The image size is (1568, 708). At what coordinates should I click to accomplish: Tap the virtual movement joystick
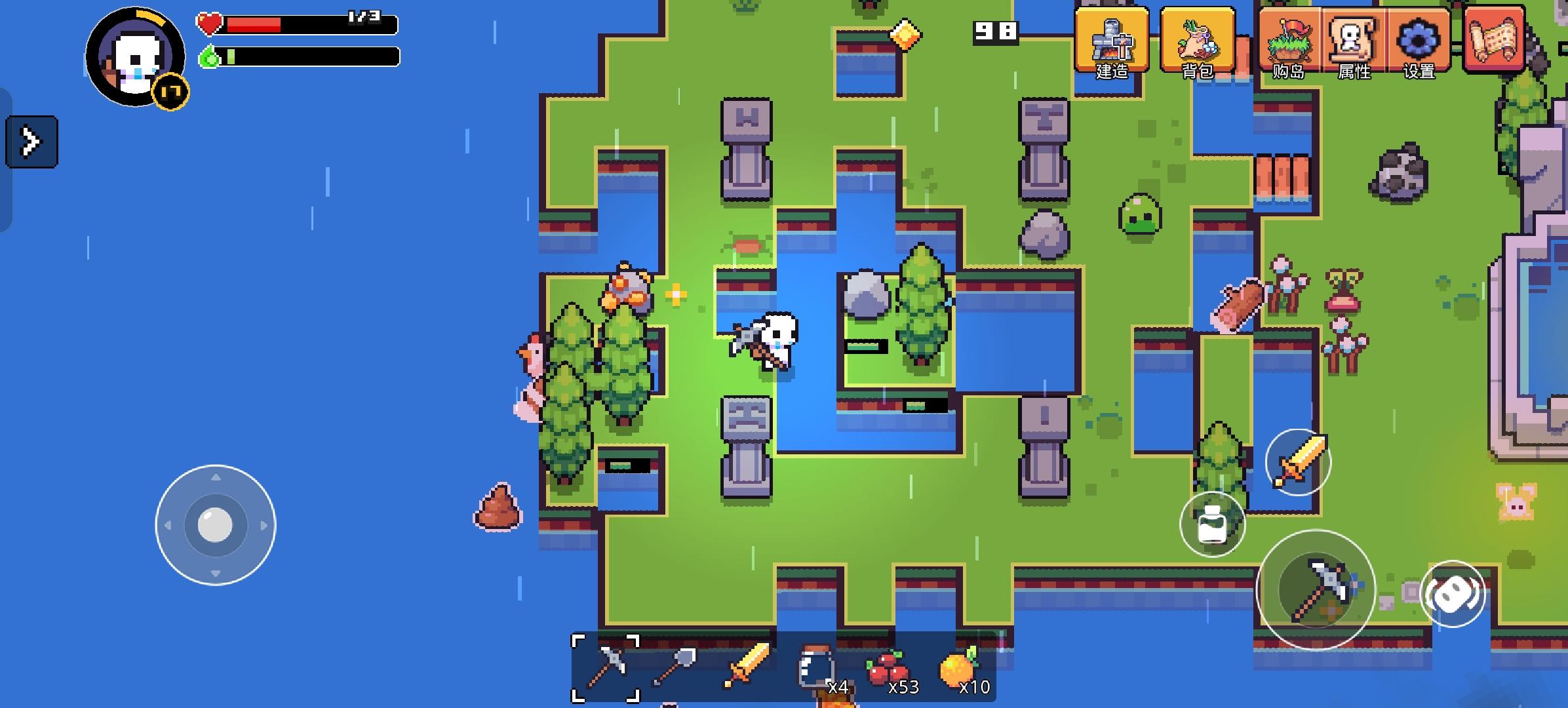coord(216,524)
